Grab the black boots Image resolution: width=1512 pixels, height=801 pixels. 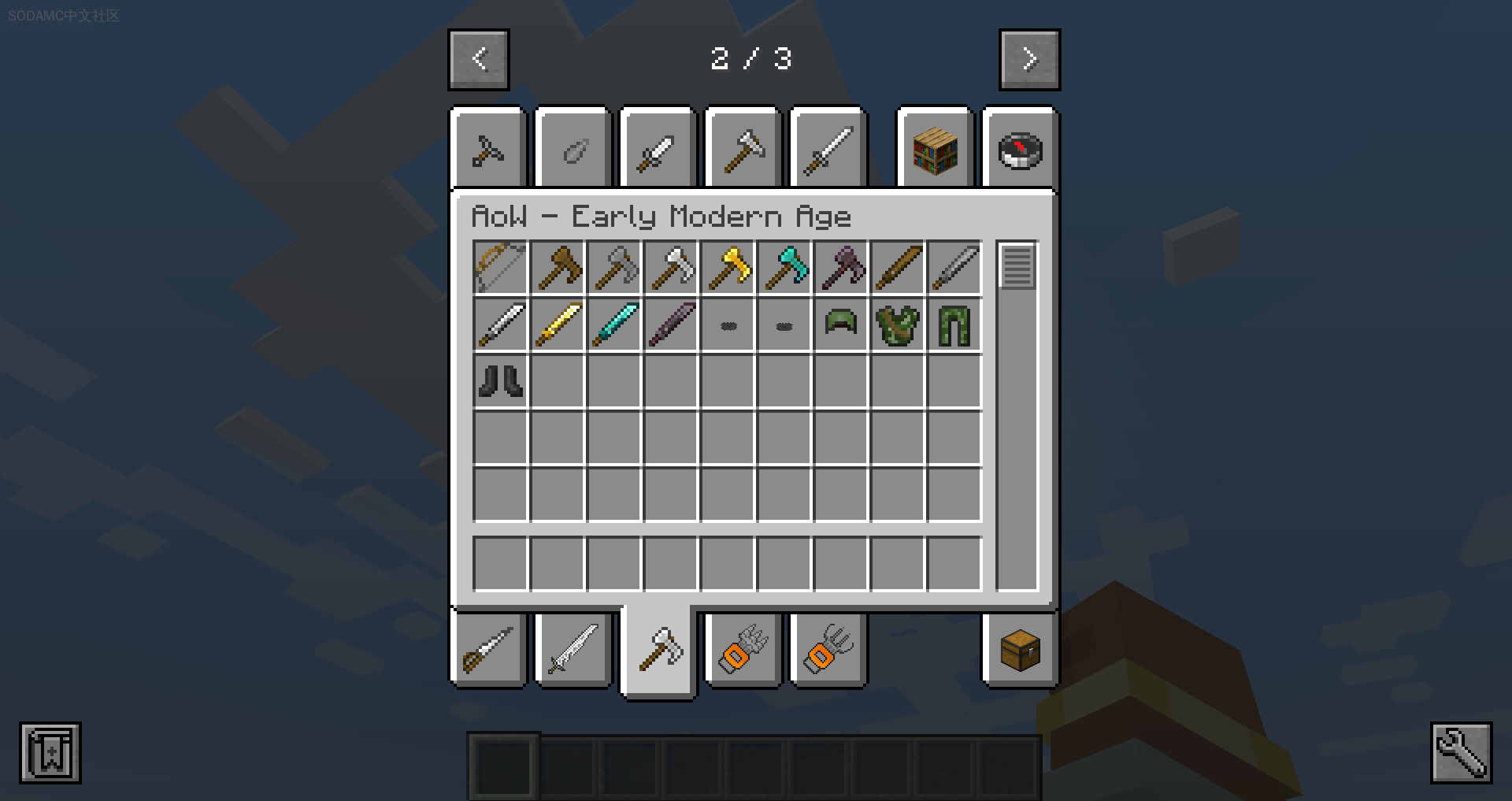[x=501, y=381]
